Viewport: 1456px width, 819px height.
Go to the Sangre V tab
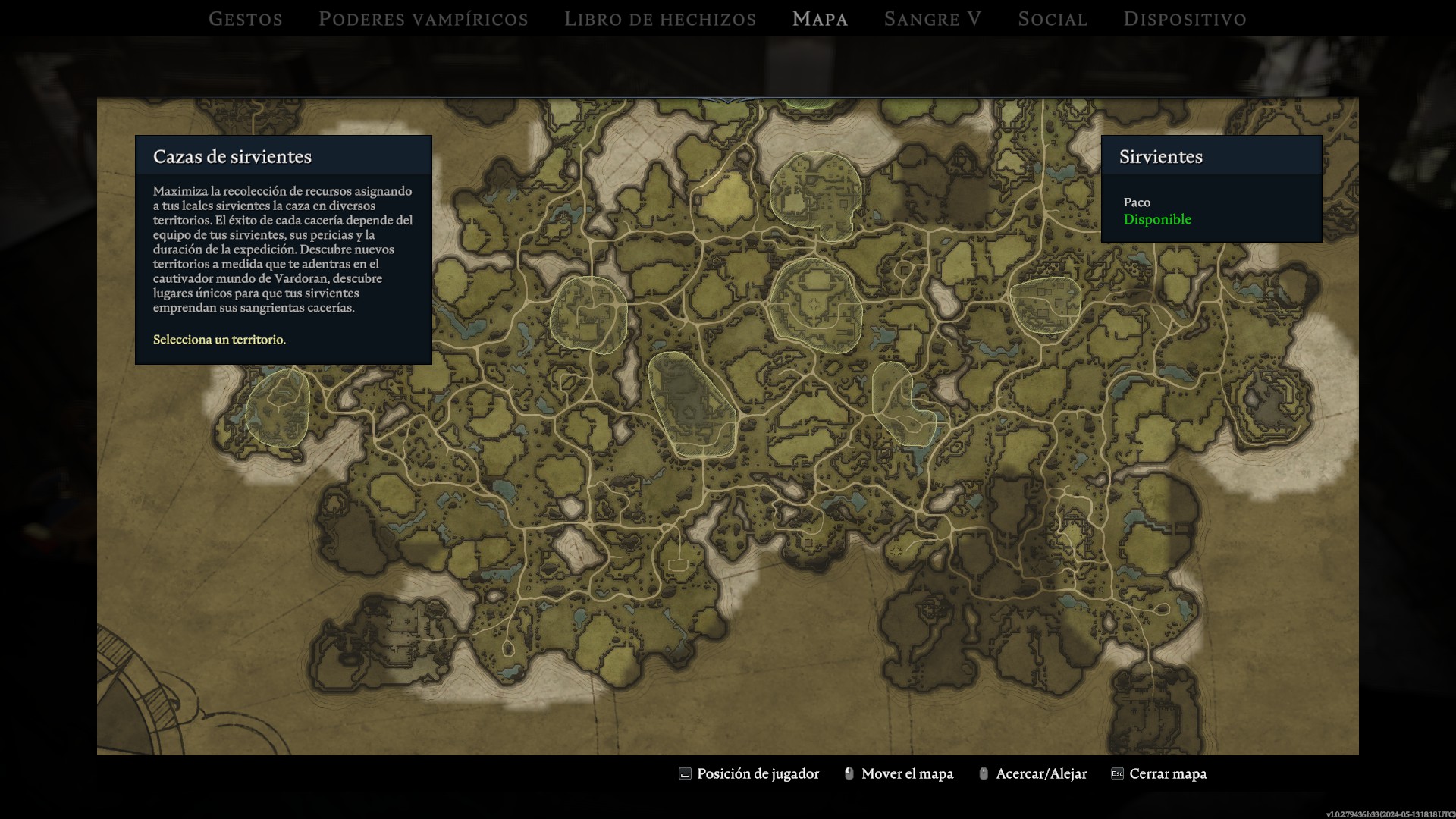933,19
